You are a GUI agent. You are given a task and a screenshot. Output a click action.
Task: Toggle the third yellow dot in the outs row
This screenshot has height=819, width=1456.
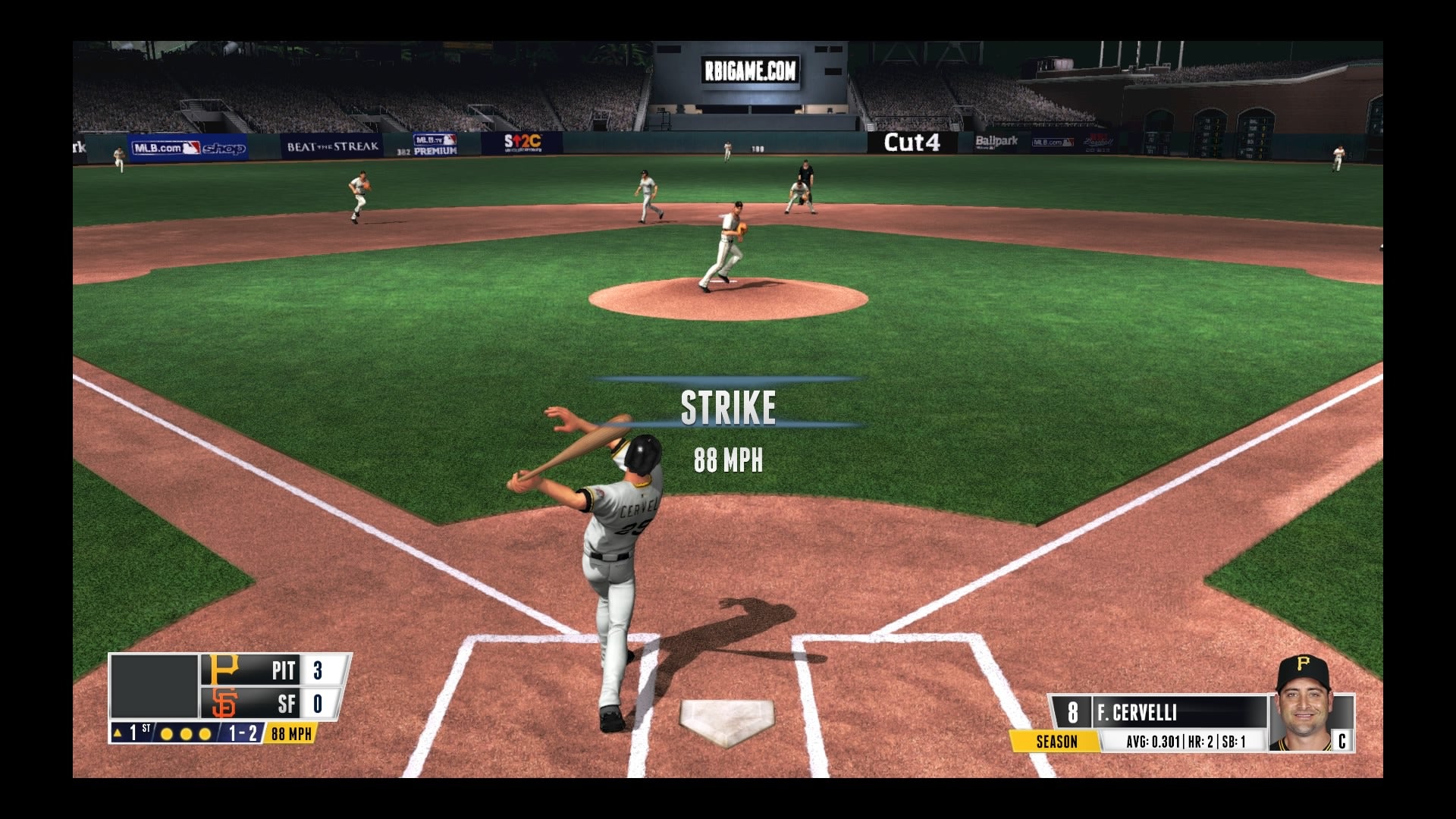[203, 734]
